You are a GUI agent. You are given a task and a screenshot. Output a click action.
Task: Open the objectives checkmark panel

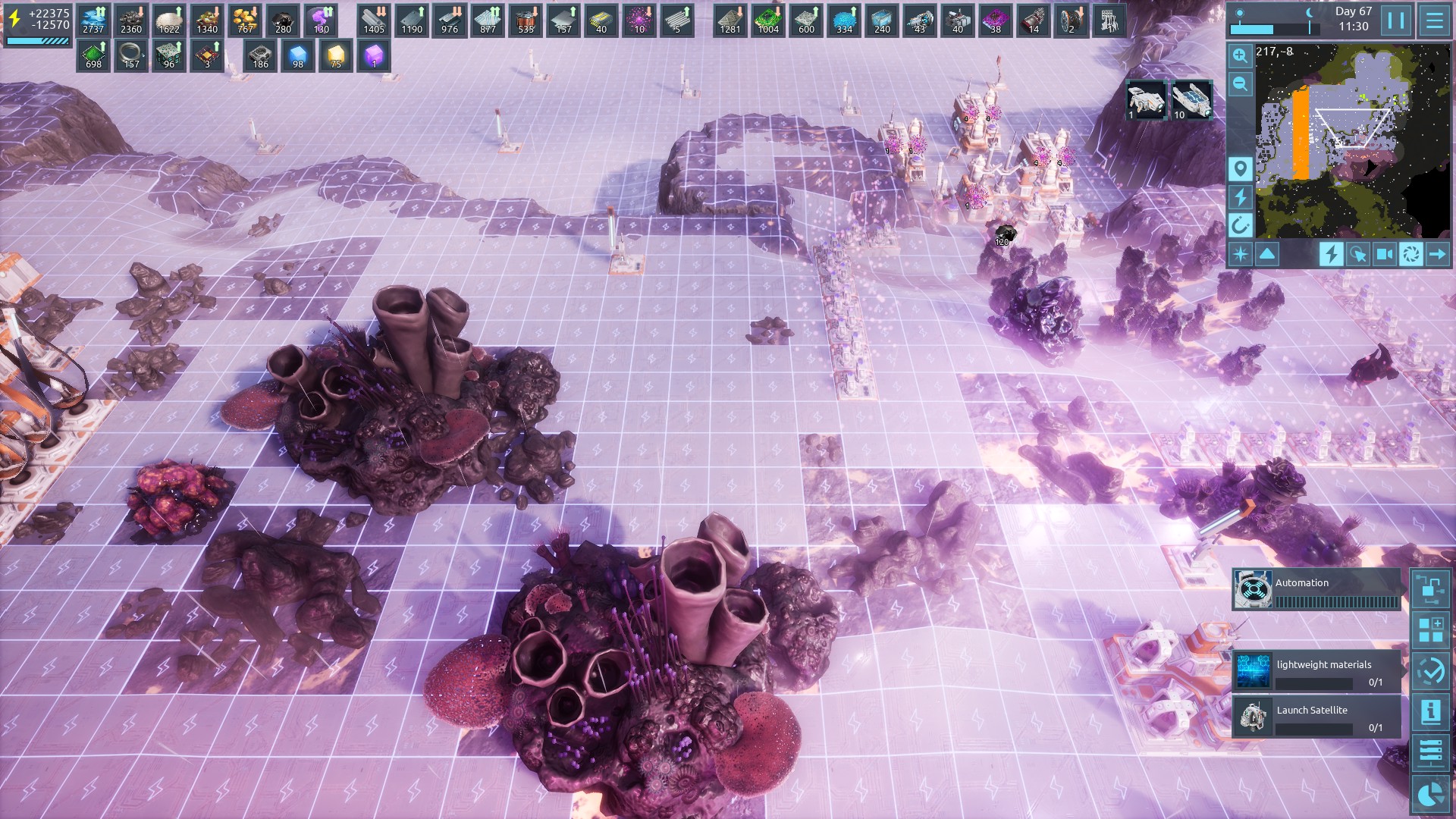pos(1430,670)
